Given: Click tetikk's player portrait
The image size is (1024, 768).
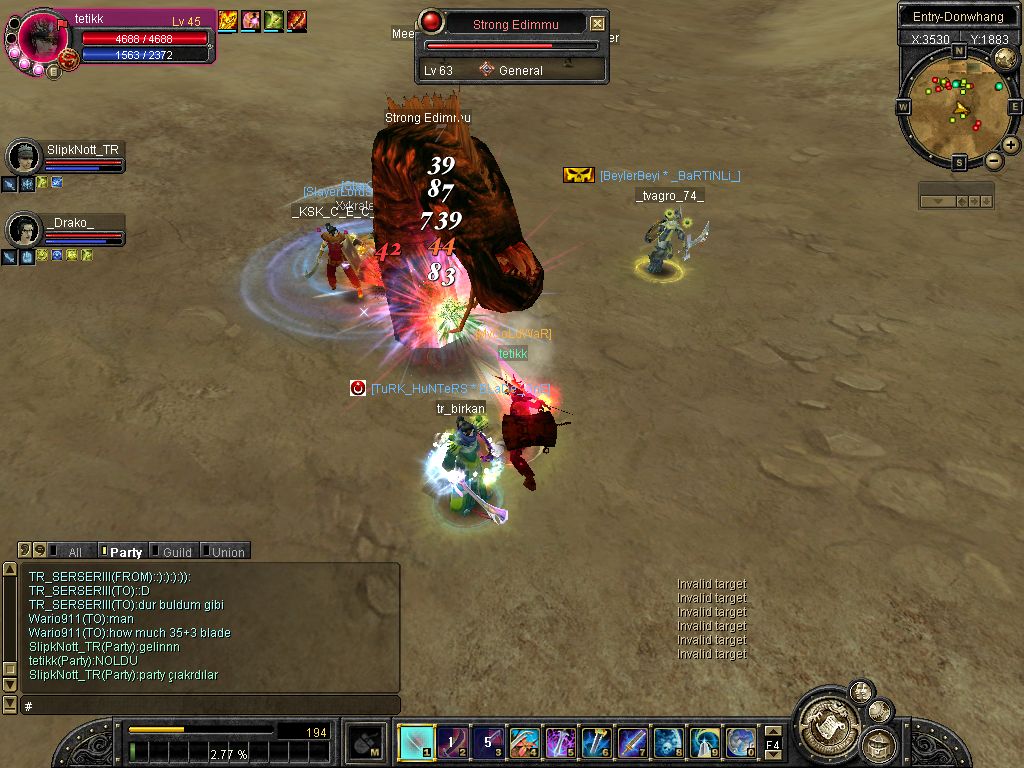Looking at the screenshot, I should pyautogui.click(x=43, y=39).
